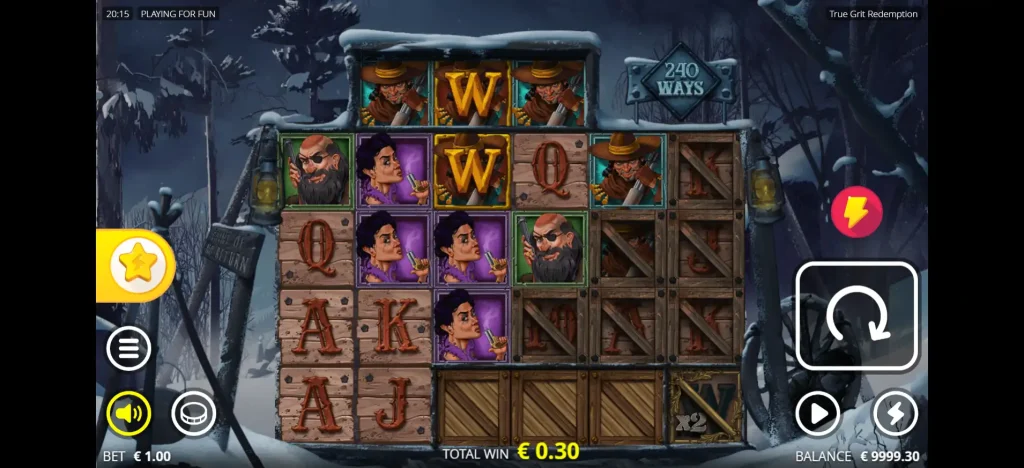
Task: Open the yellow star bonus feature tab
Action: [137, 264]
